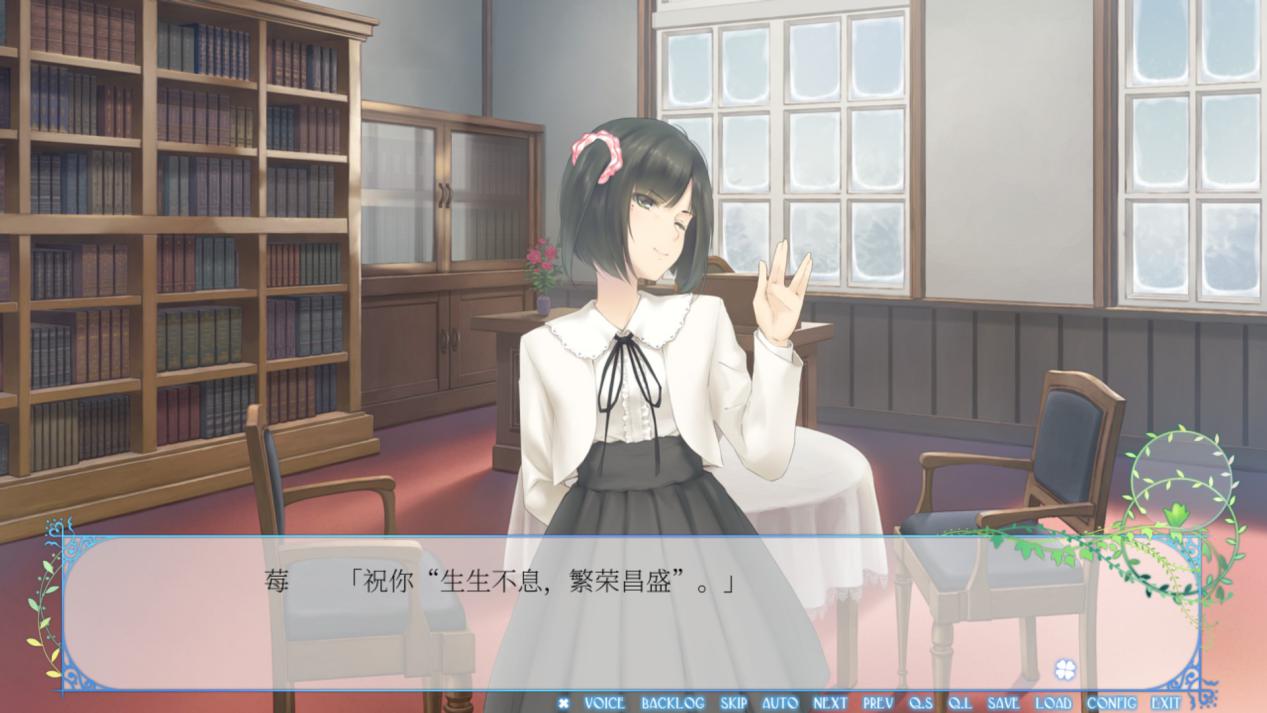Quick load with the Q.L button
This screenshot has height=713, width=1267.
(960, 703)
